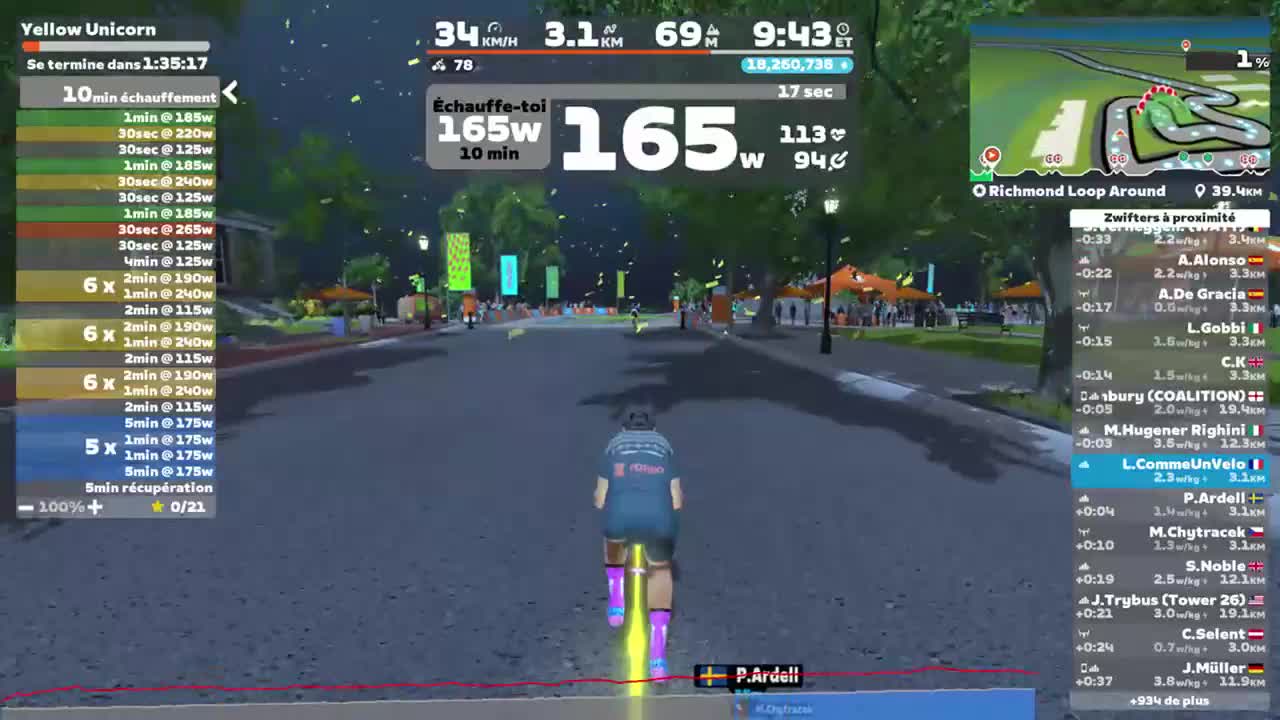Toggle the back arrow on the workout panel
The height and width of the screenshot is (720, 1280).
pyautogui.click(x=231, y=92)
